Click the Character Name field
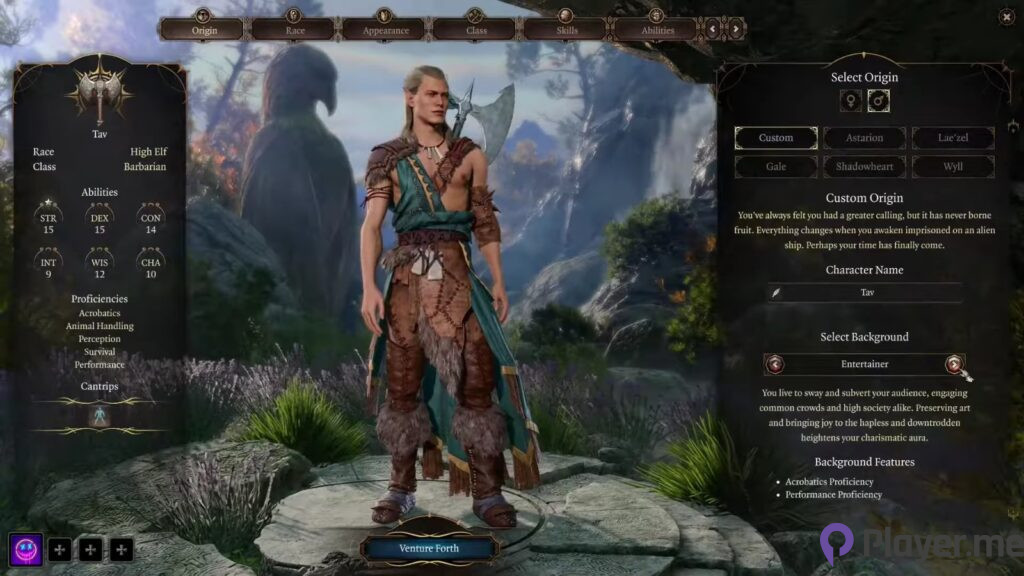This screenshot has width=1024, height=576. 865,292
